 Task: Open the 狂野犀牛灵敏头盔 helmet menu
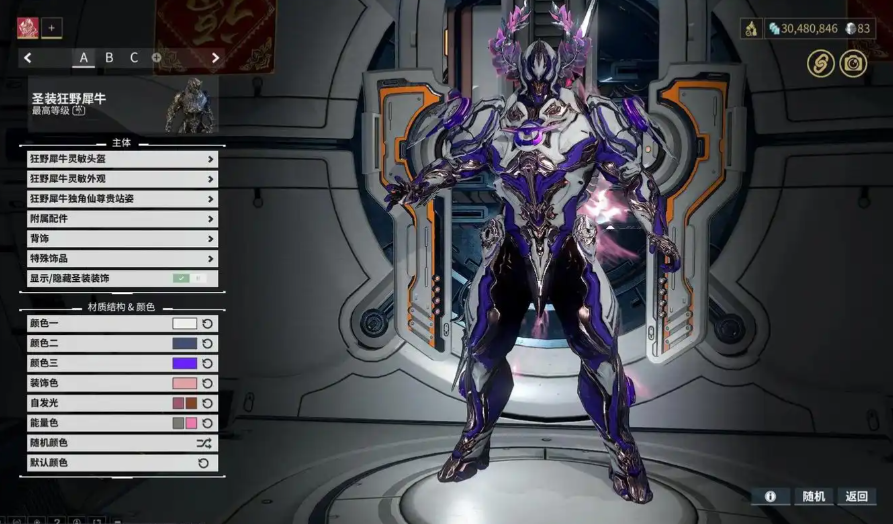(122, 159)
